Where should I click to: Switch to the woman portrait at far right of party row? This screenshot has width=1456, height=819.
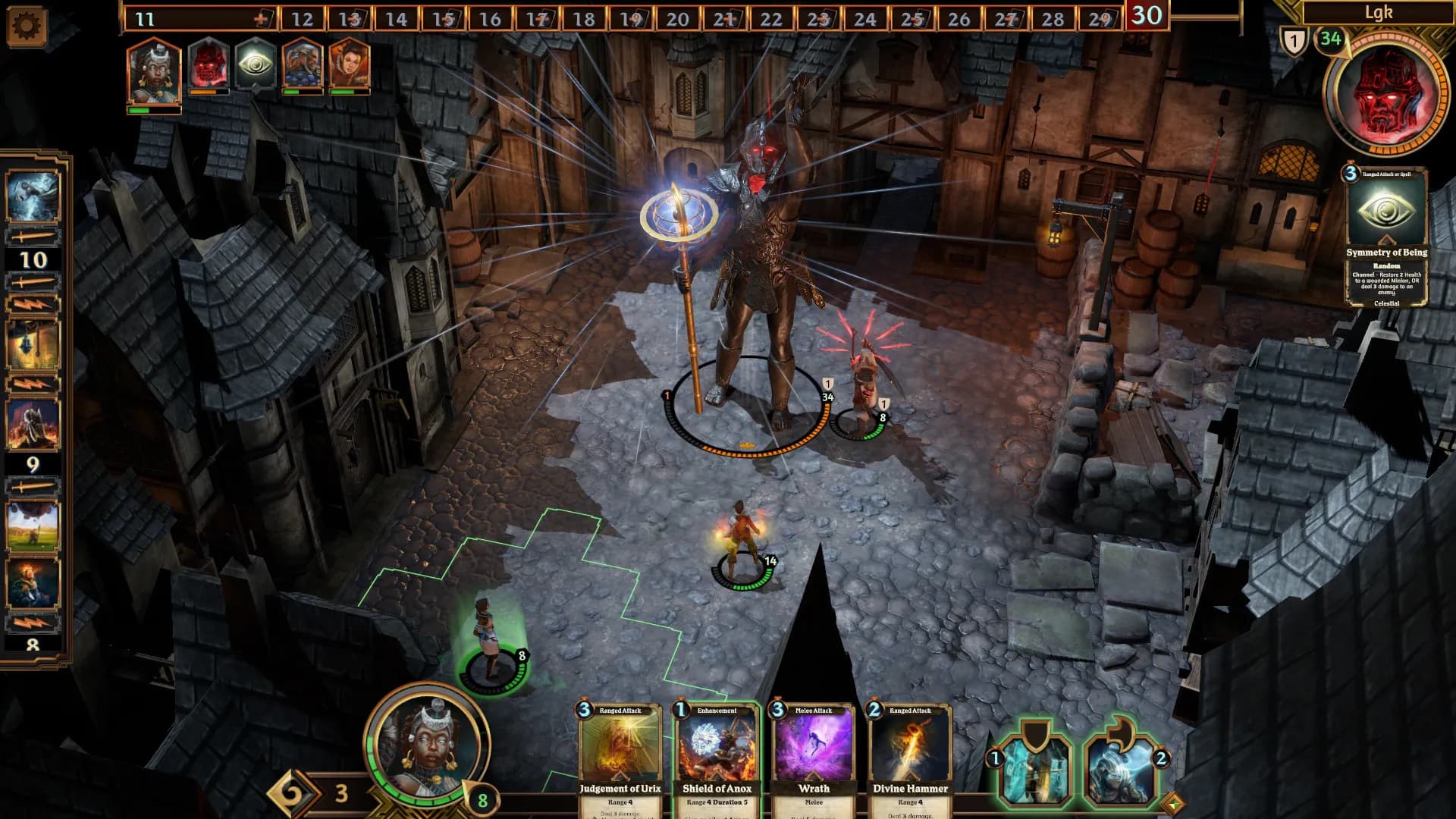tap(348, 67)
